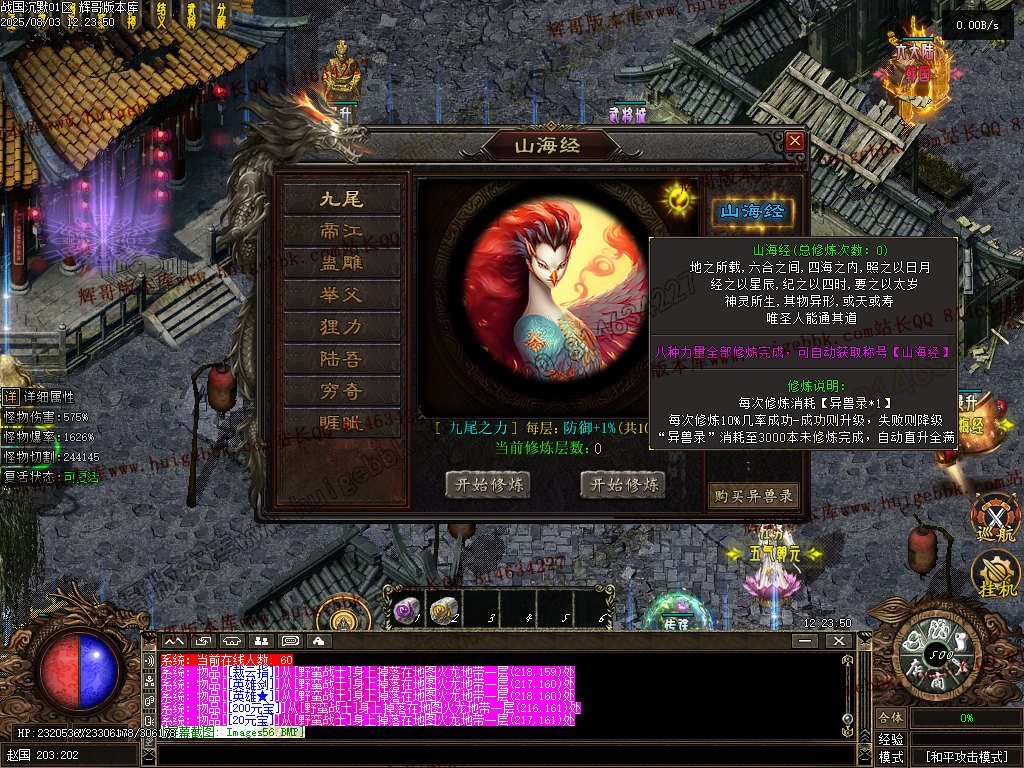Screen dimensions: 1024x768
Task: Use the first hotbar item slot
Action: point(405,609)
